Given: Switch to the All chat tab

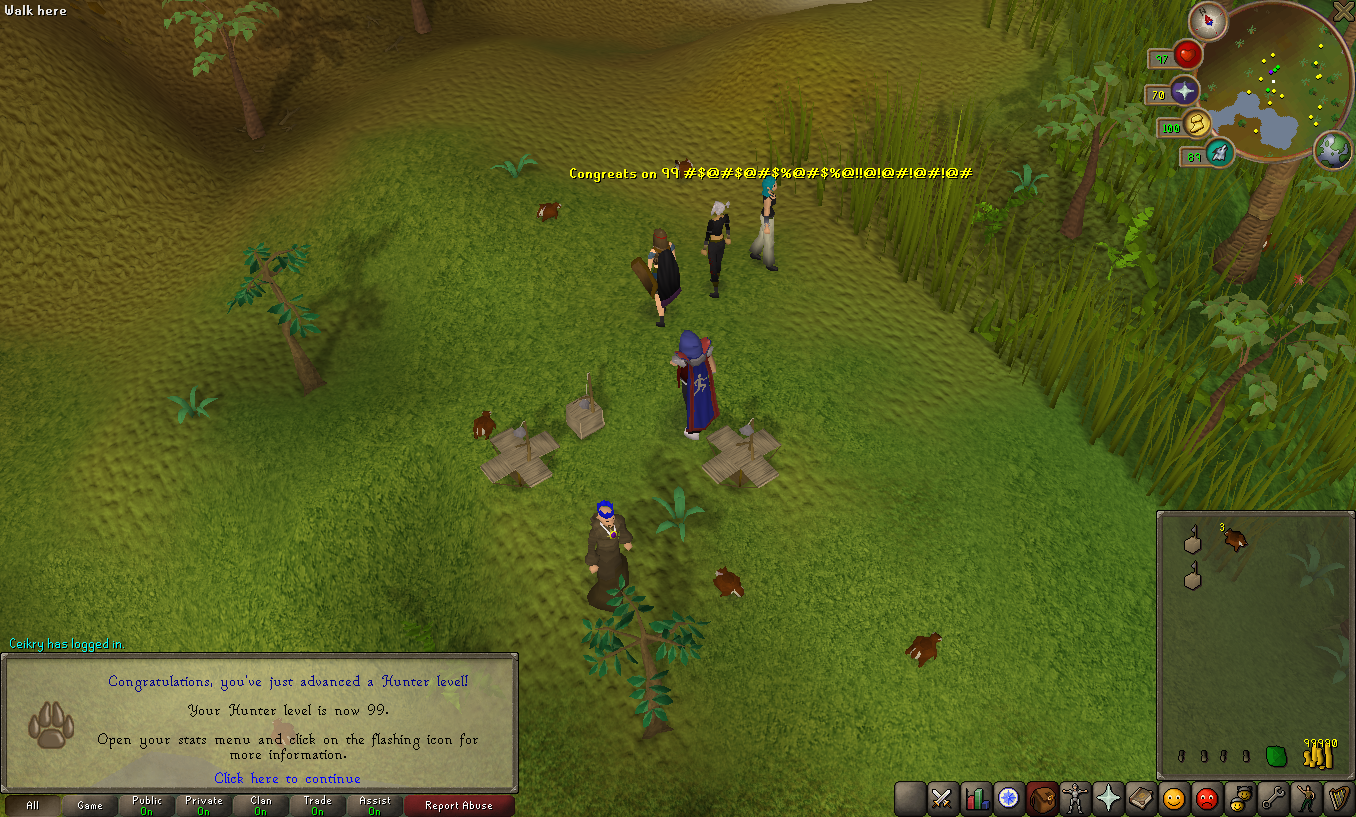Looking at the screenshot, I should pos(32,805).
